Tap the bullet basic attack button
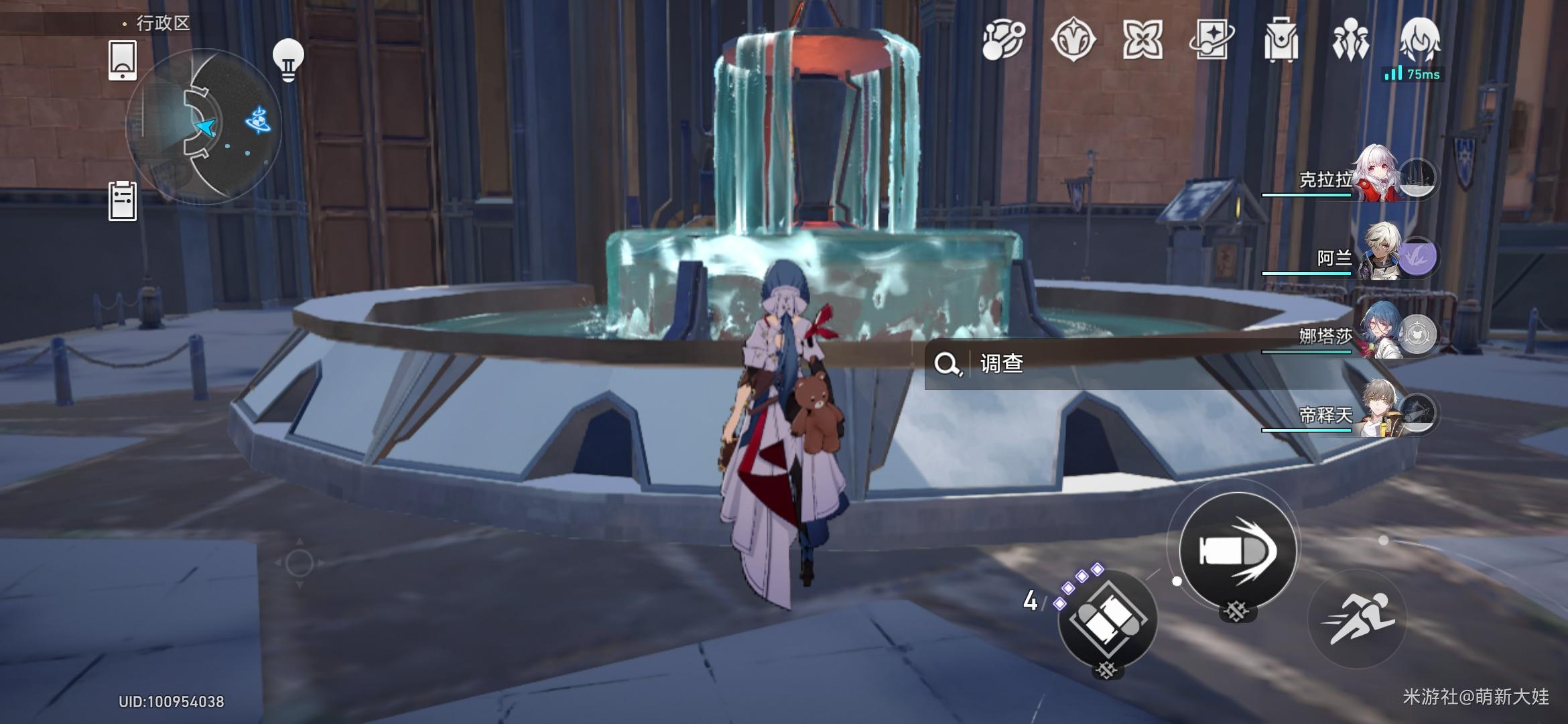Screen dimensions: 1568x724 pyautogui.click(x=1236, y=551)
